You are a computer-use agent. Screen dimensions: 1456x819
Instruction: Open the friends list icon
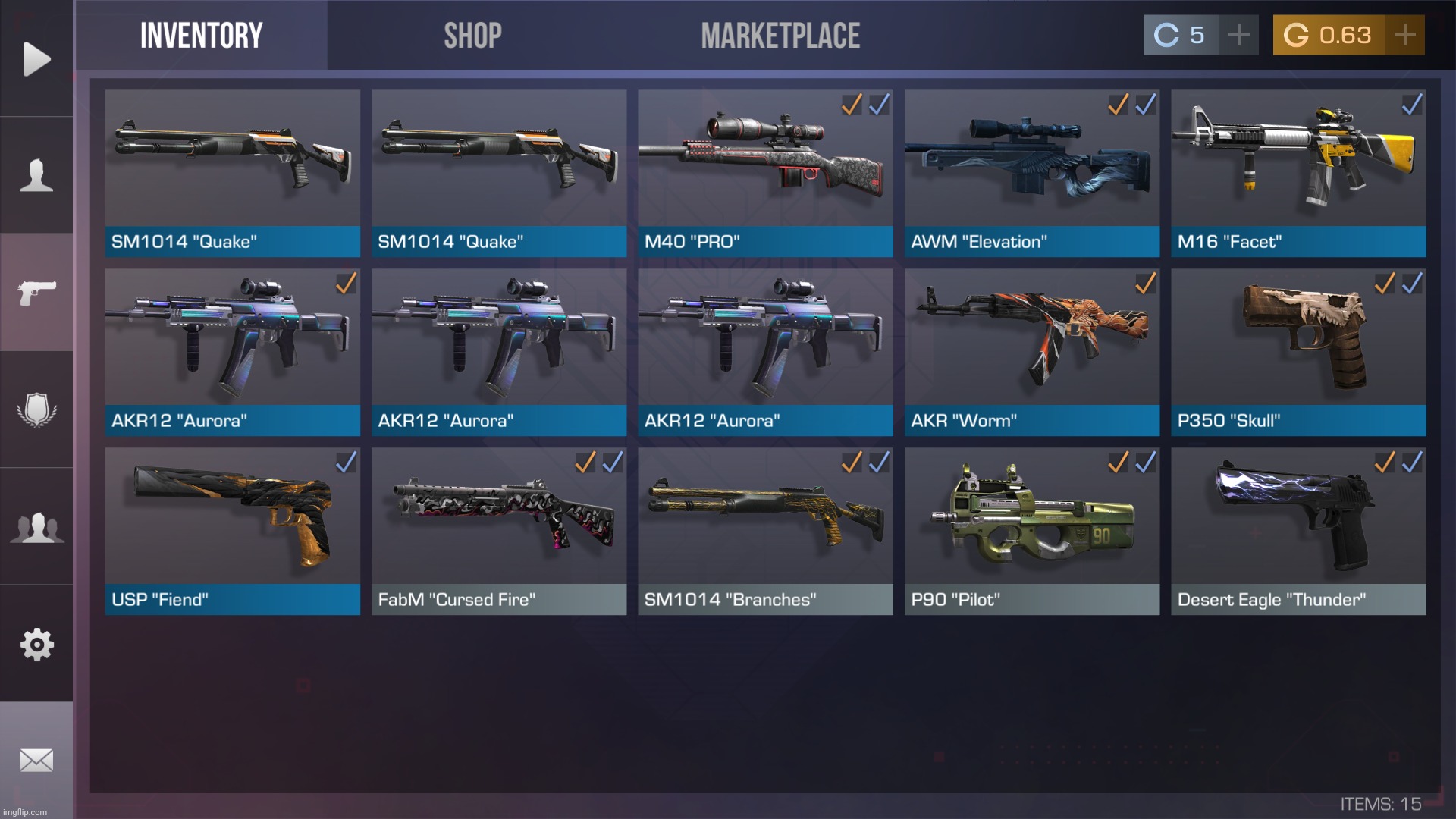point(36,526)
